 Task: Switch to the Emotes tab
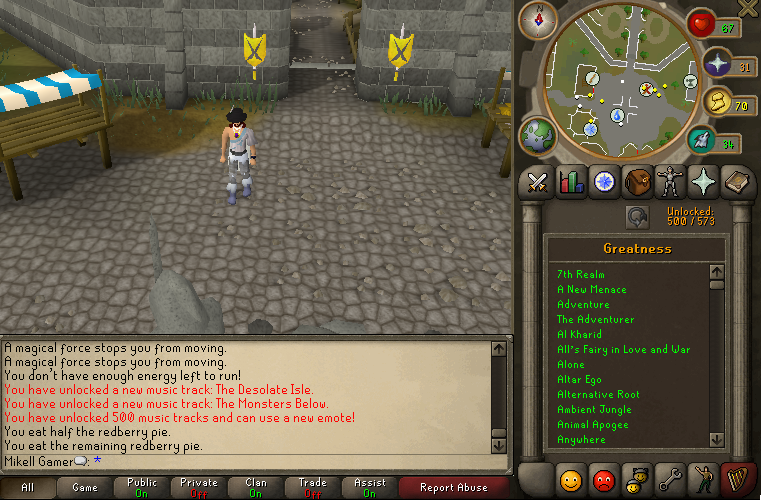pos(703,478)
